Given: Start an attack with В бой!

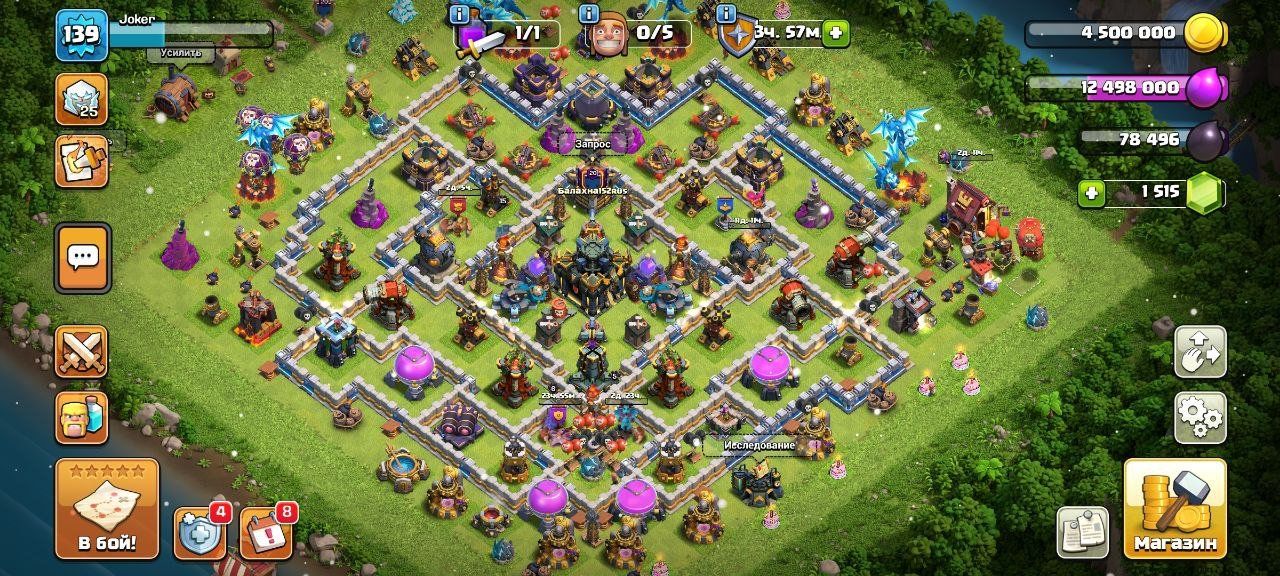Looking at the screenshot, I should (107, 508).
